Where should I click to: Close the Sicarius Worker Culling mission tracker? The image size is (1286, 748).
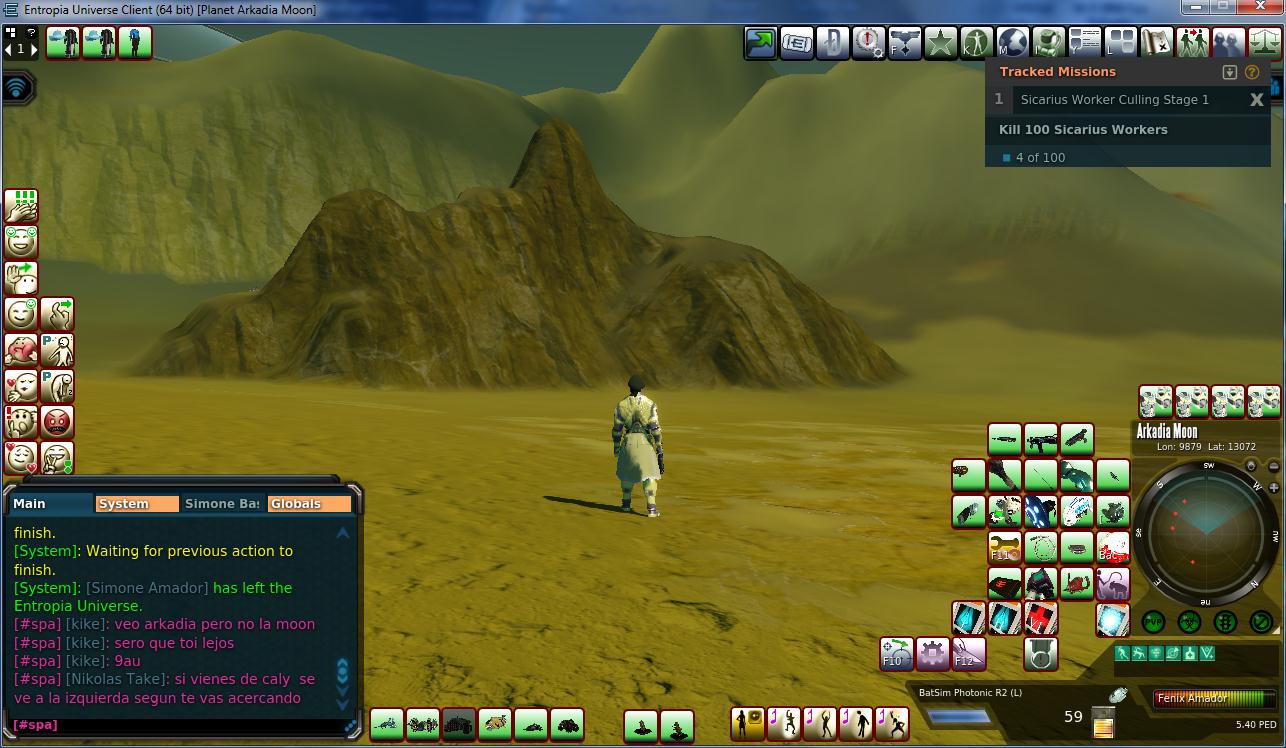click(1257, 100)
